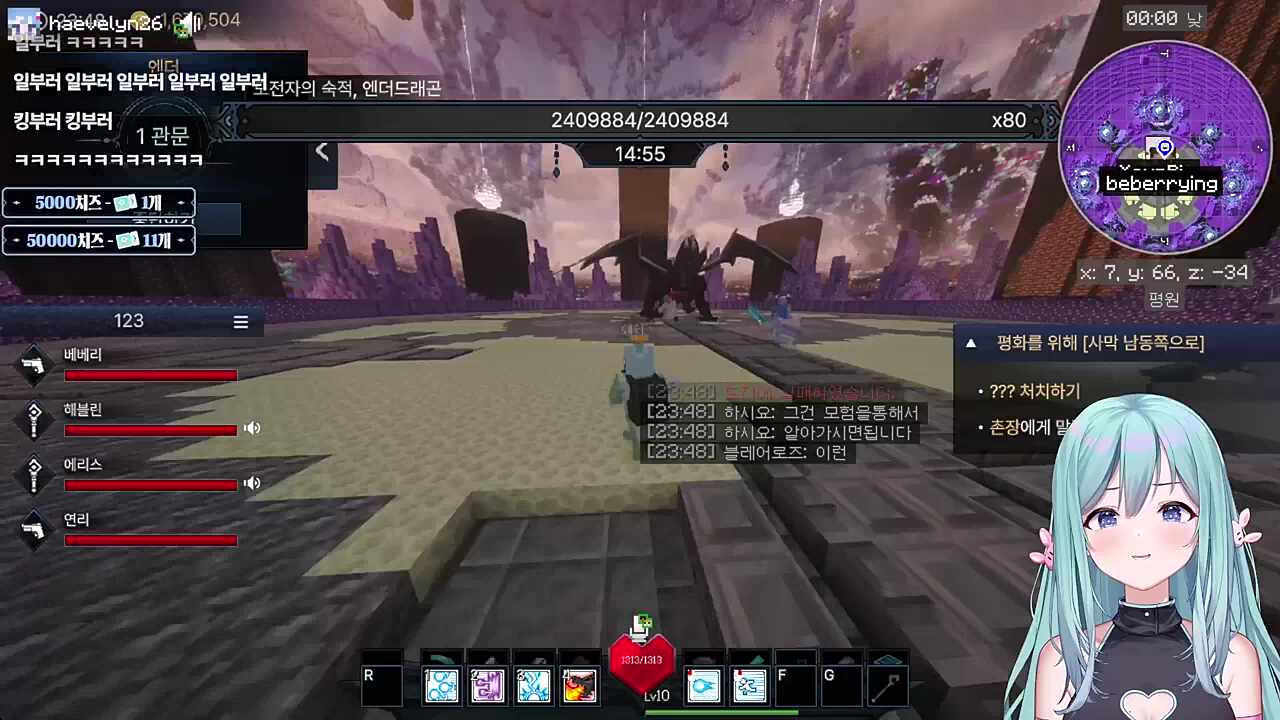Click the back chevron on the 1 관문 panel
This screenshot has width=1280, height=720.
pos(321,150)
